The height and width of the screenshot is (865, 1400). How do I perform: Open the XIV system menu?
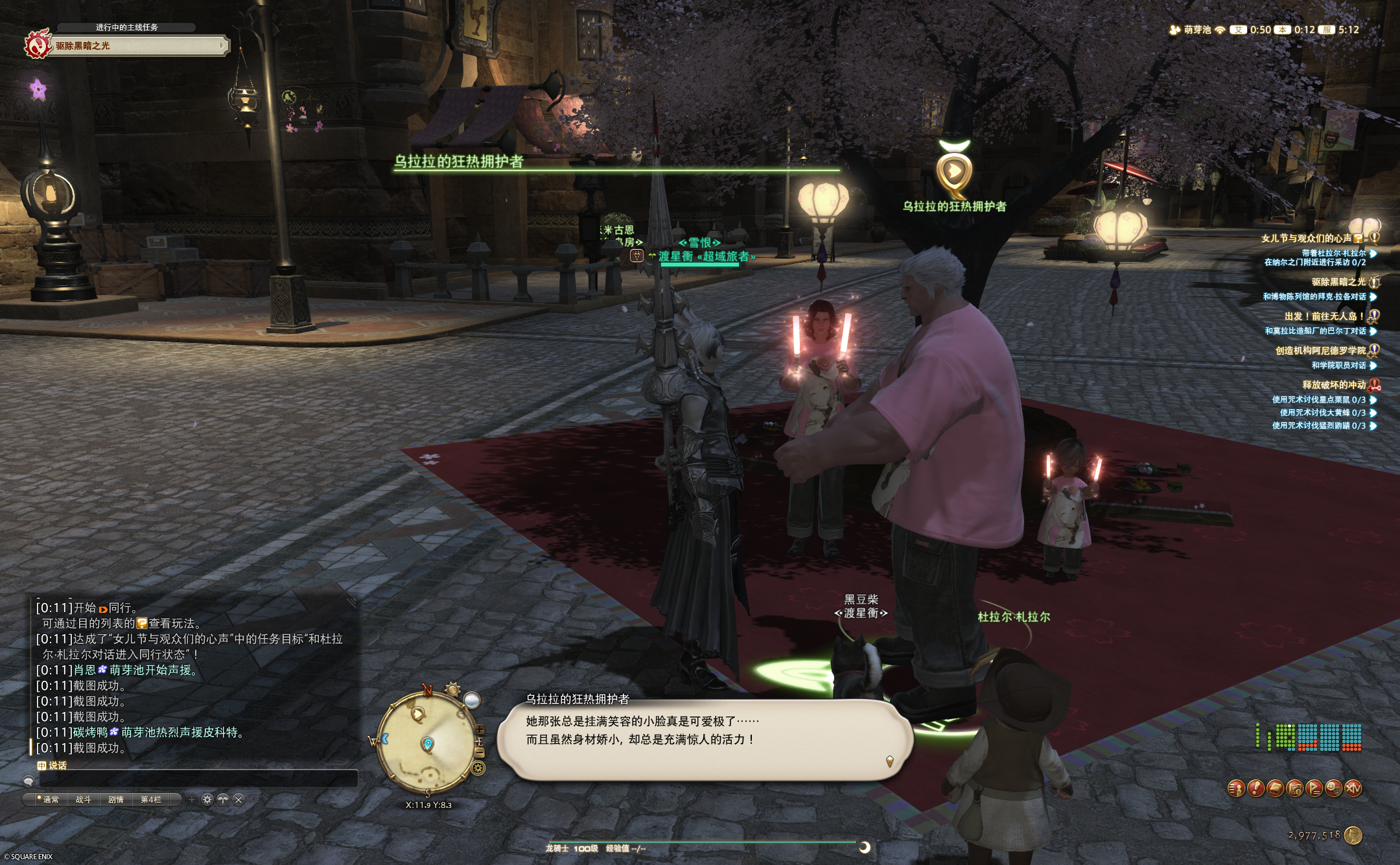tap(1353, 788)
